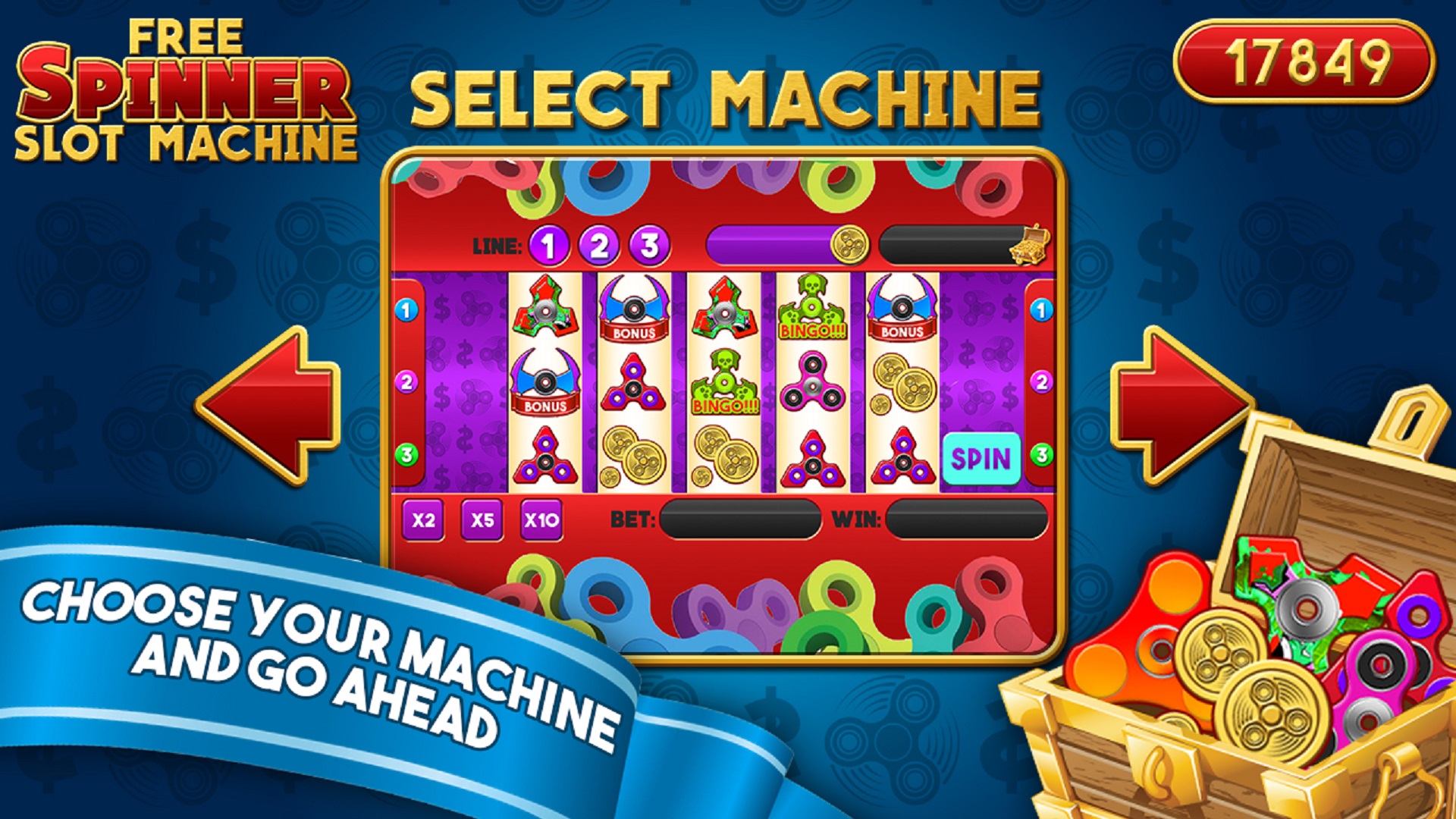Click the CHOOSE YOUR MACHINE ribbon
Image resolution: width=1456 pixels, height=819 pixels.
[318, 660]
